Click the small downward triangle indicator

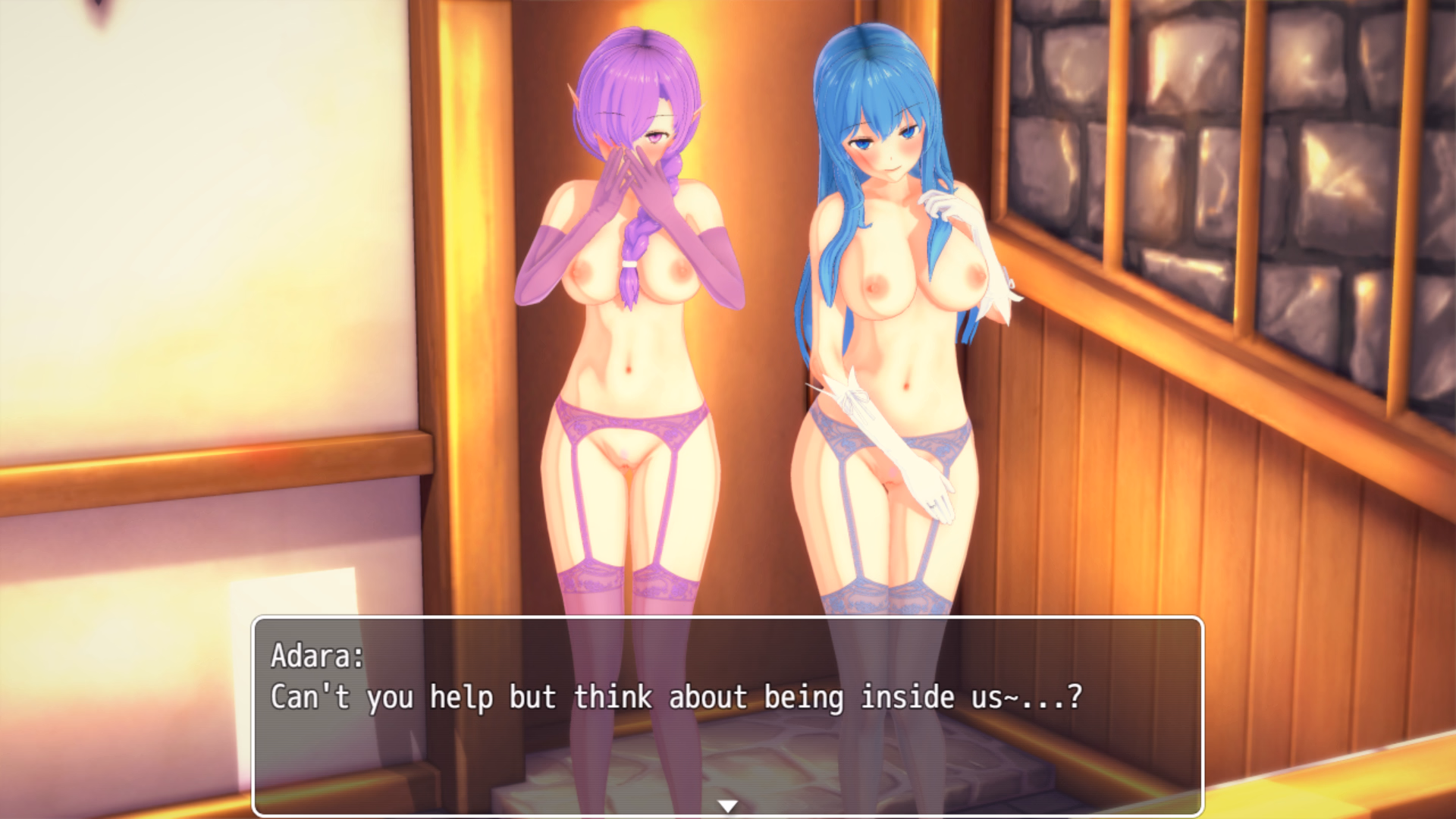728,806
